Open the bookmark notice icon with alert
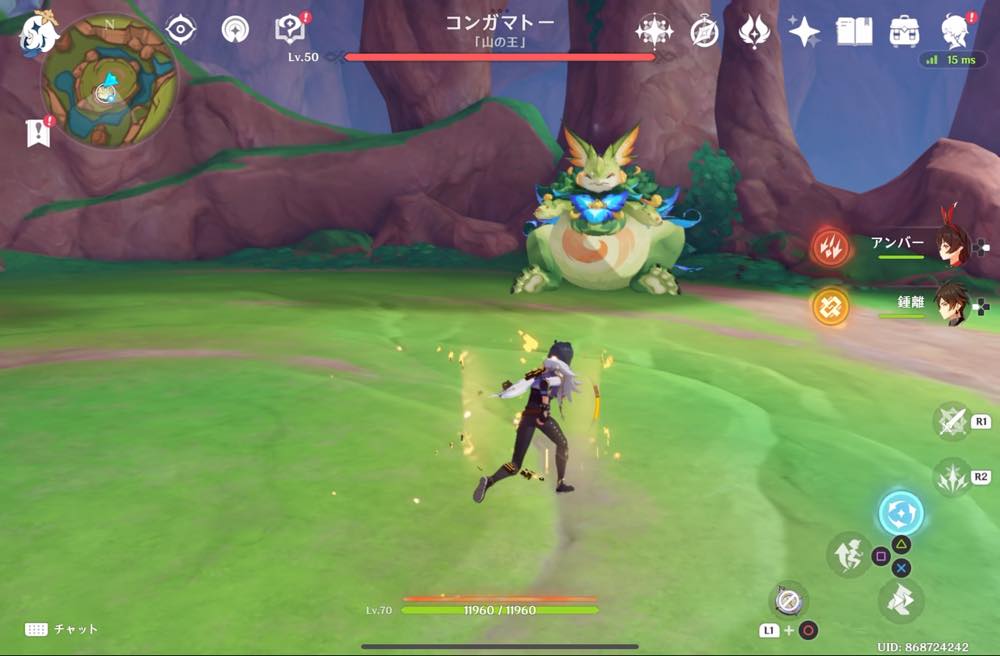 coord(40,132)
